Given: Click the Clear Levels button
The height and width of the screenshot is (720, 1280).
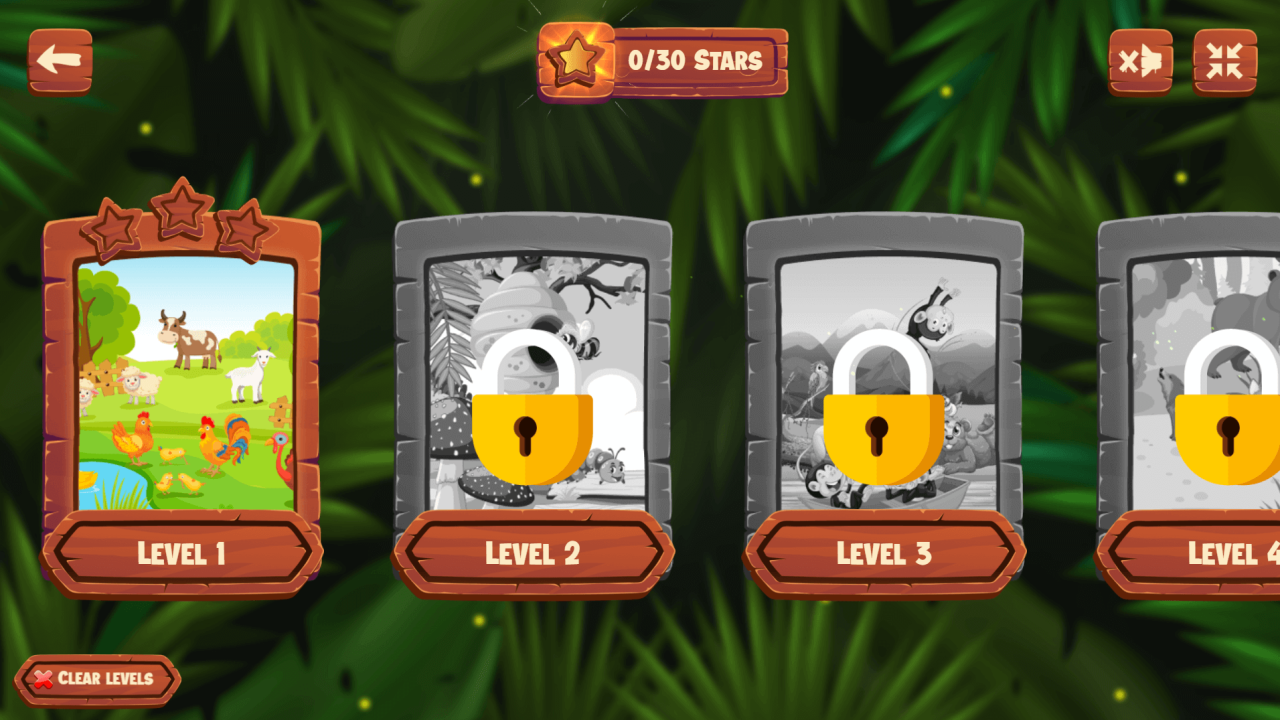Looking at the screenshot, I should click(98, 679).
